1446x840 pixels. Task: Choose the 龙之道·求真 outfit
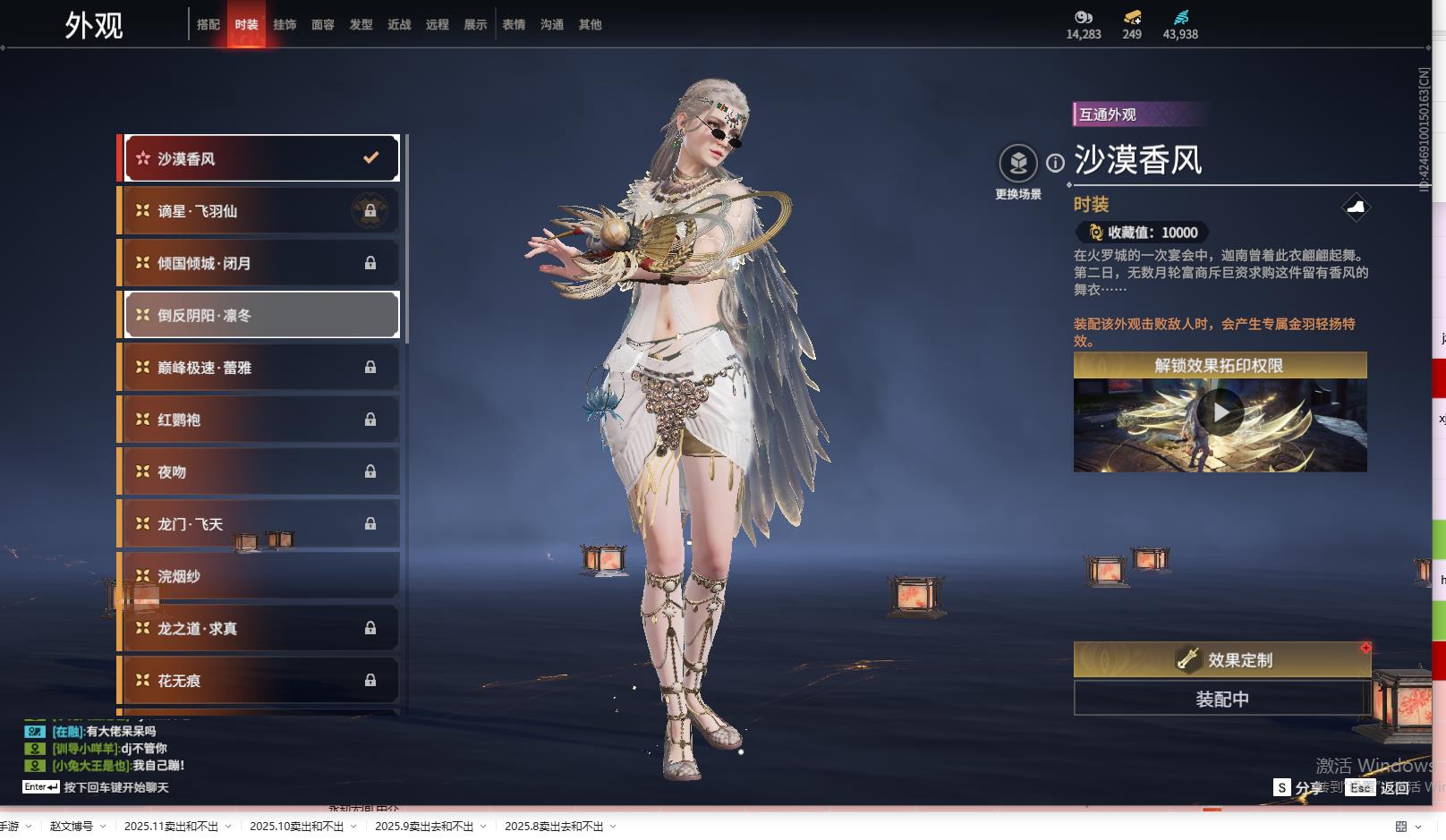click(x=260, y=628)
